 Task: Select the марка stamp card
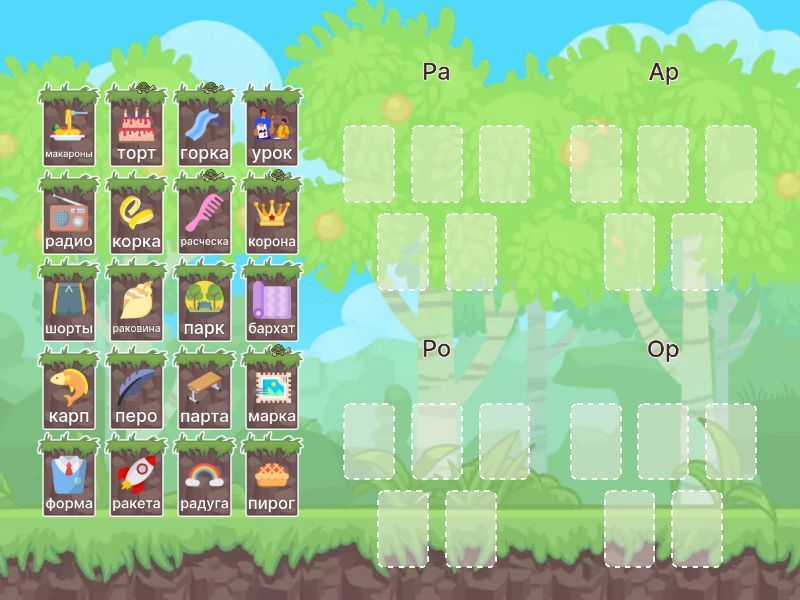pos(271,392)
